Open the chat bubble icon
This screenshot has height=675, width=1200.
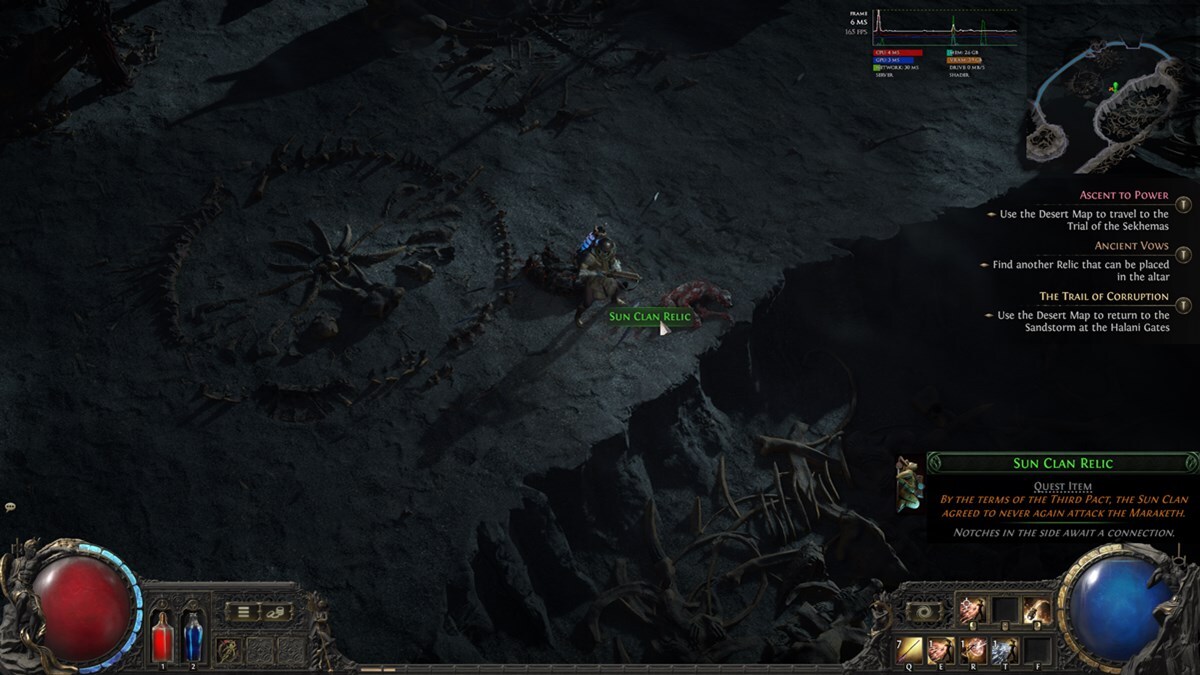click(x=9, y=508)
